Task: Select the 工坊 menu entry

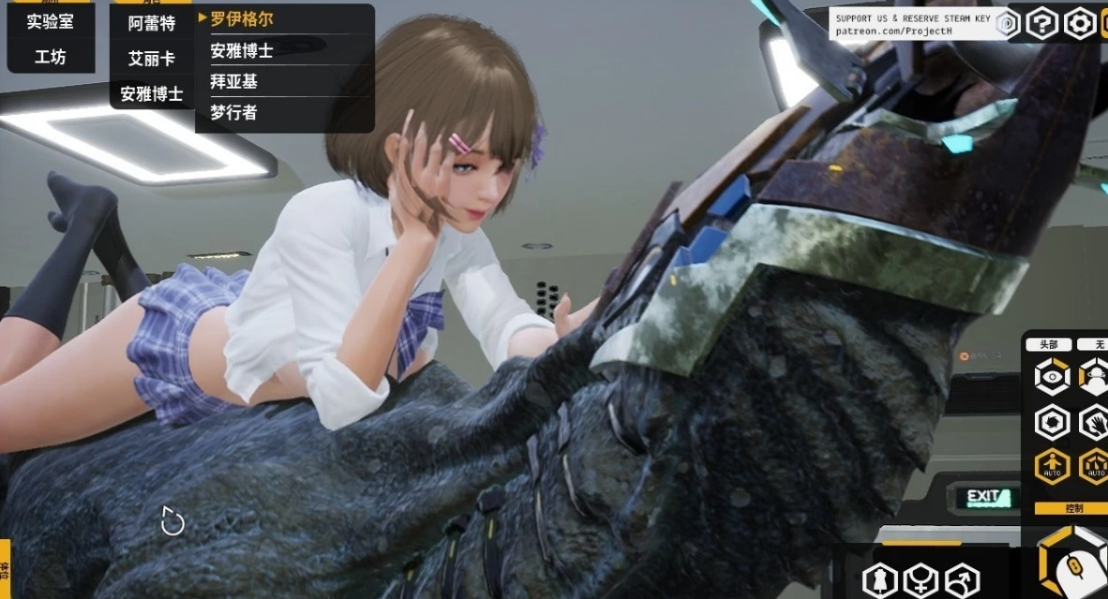Action: 50,57
